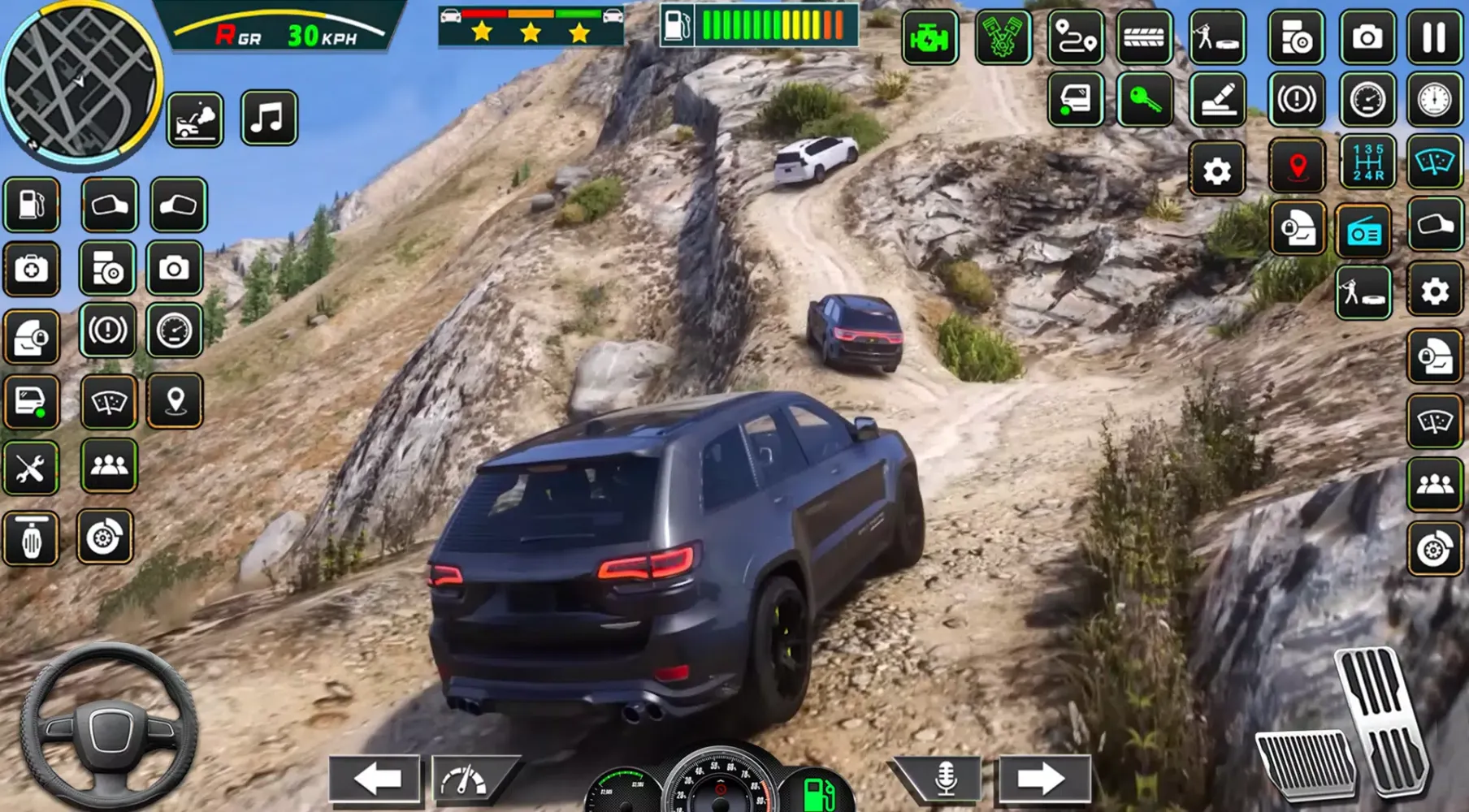
Task: Tap the right arrow turn signal button
Action: pyautogui.click(x=1043, y=779)
